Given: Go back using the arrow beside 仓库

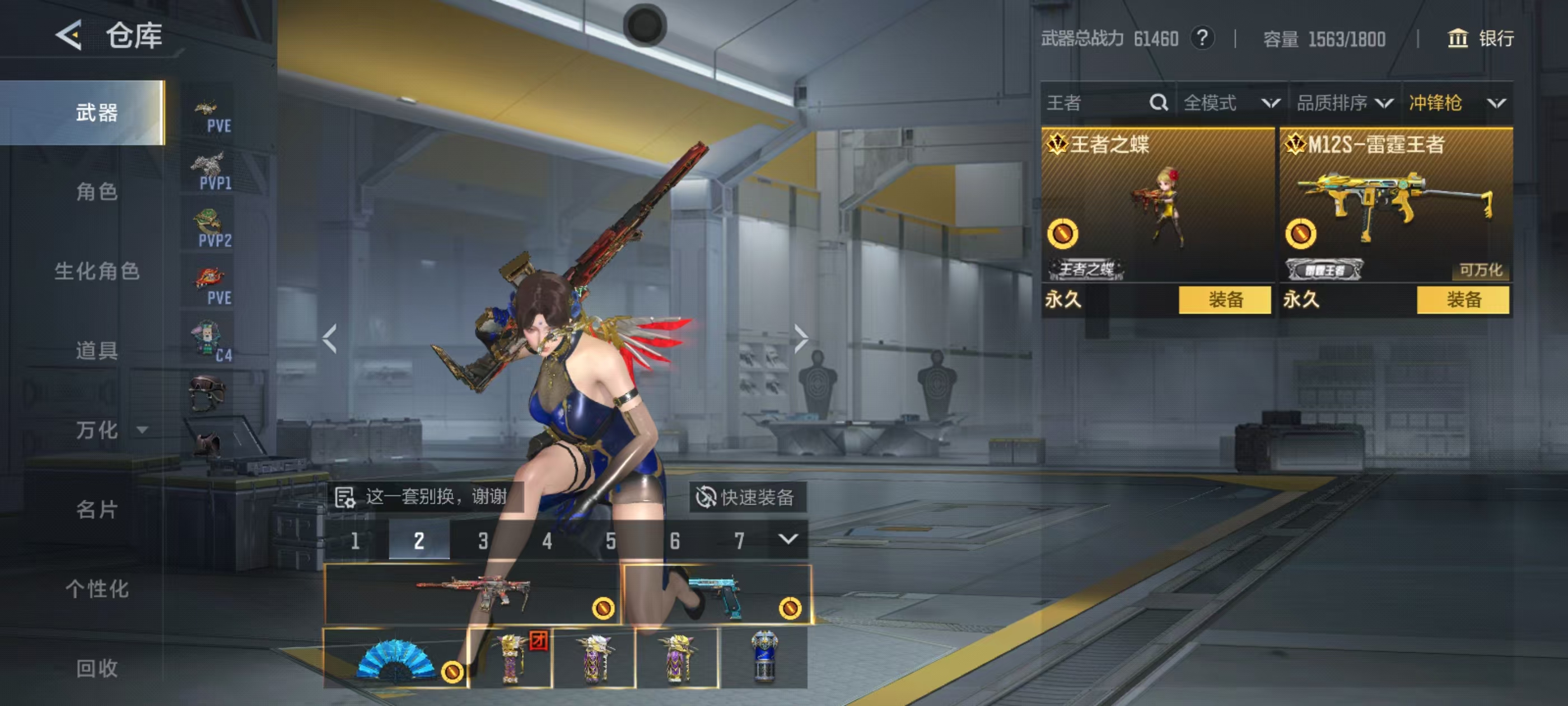Looking at the screenshot, I should 69,35.
